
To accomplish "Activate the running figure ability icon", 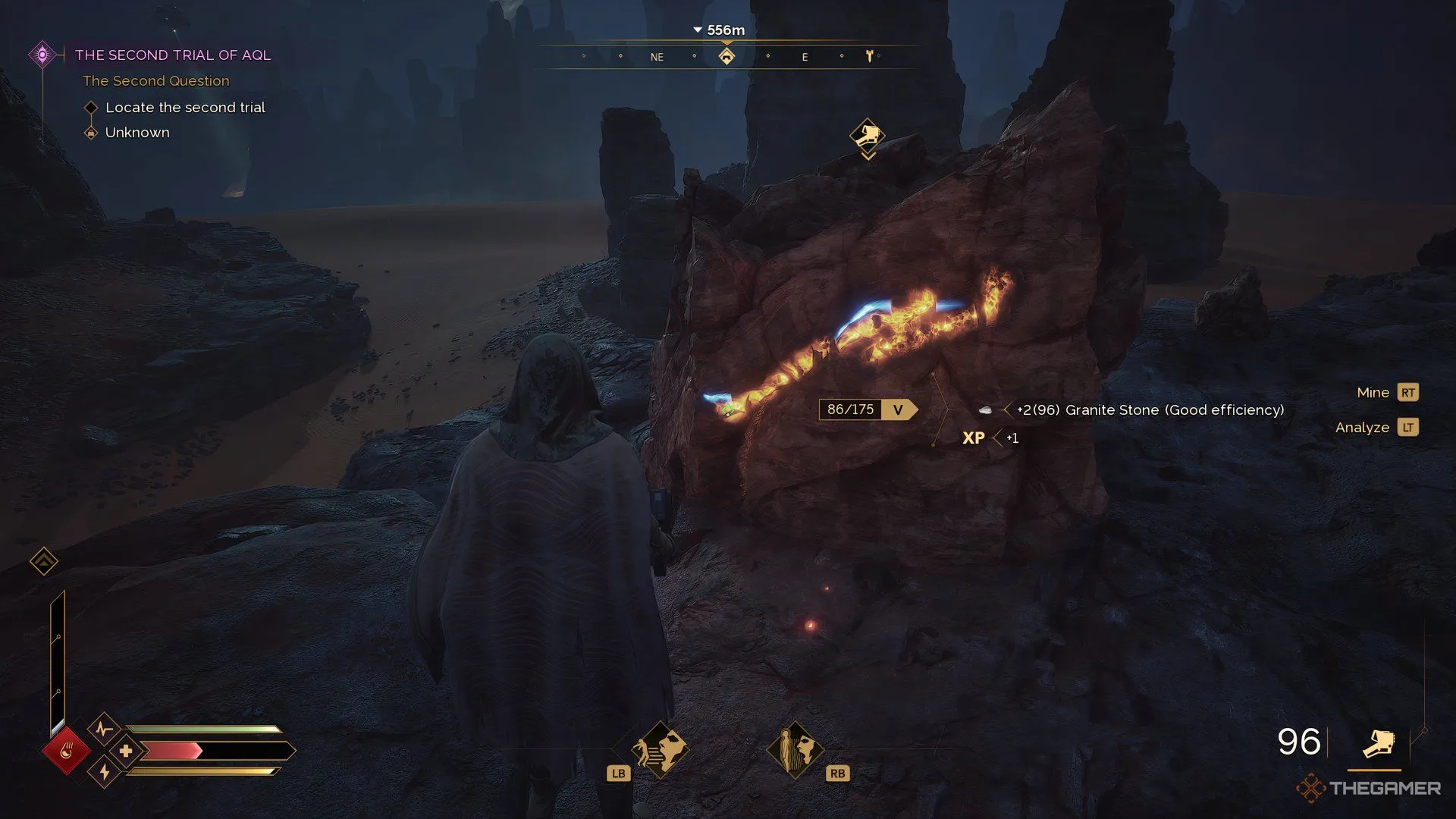I will pos(660,749).
